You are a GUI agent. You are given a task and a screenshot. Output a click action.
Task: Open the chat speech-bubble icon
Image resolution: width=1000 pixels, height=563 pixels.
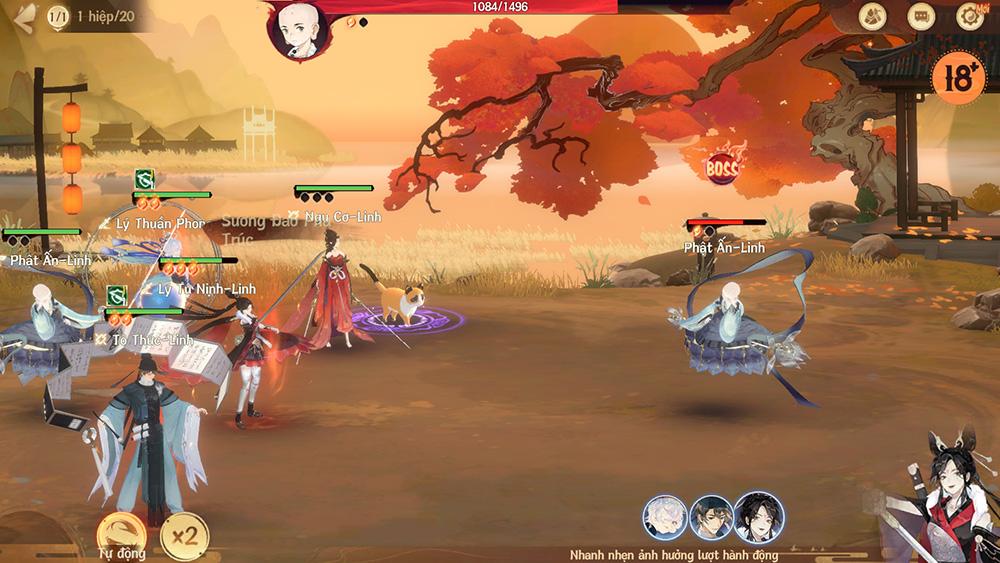coord(921,16)
